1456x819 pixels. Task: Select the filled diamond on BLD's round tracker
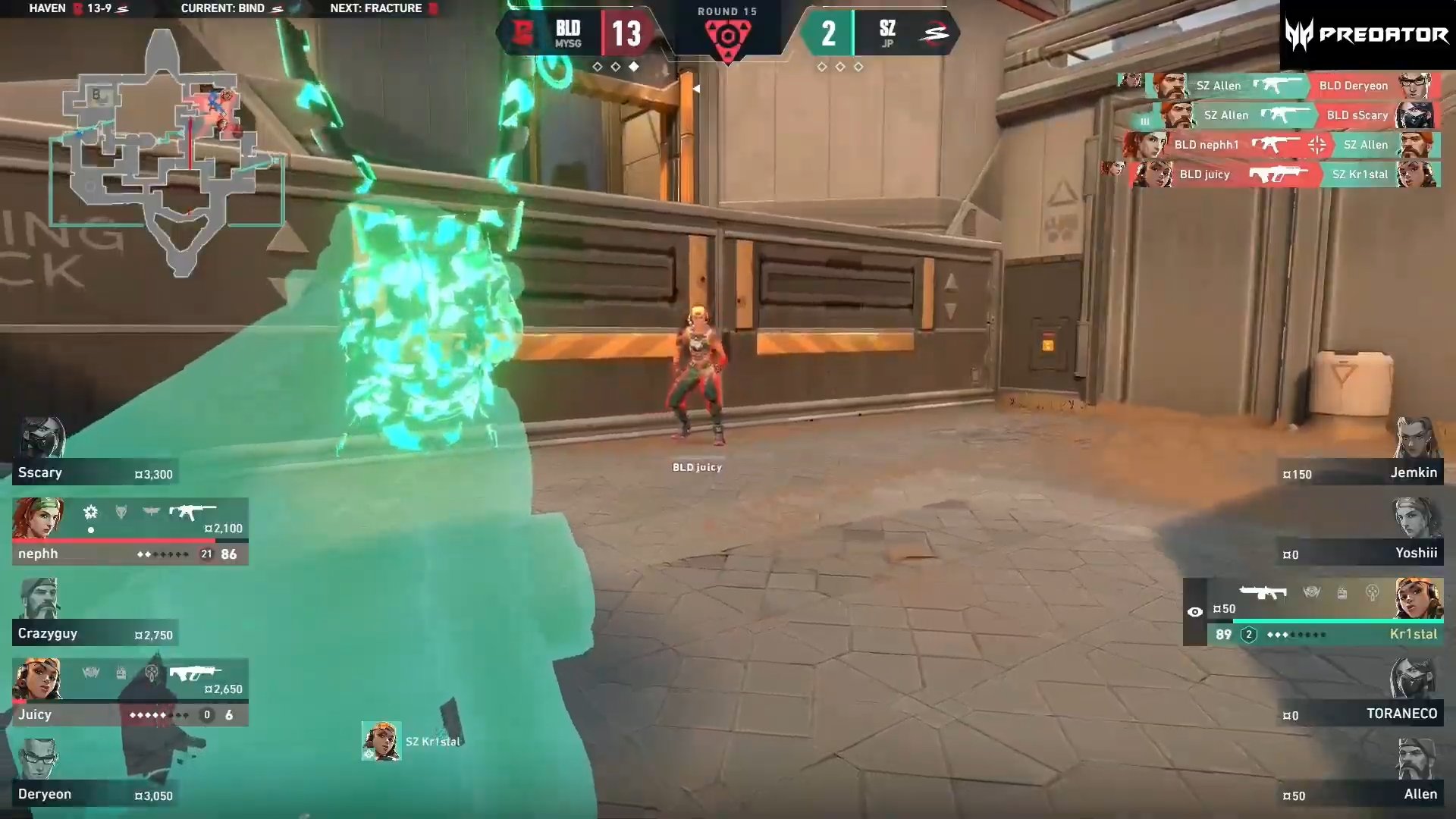pos(635,67)
